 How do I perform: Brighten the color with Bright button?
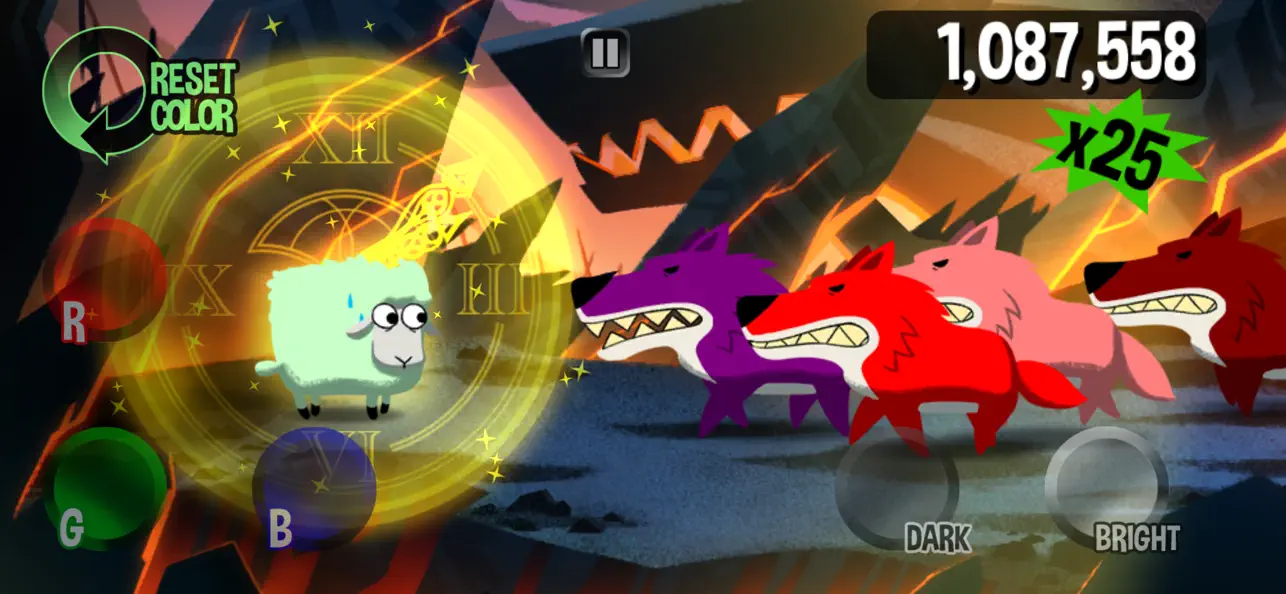tap(1106, 488)
